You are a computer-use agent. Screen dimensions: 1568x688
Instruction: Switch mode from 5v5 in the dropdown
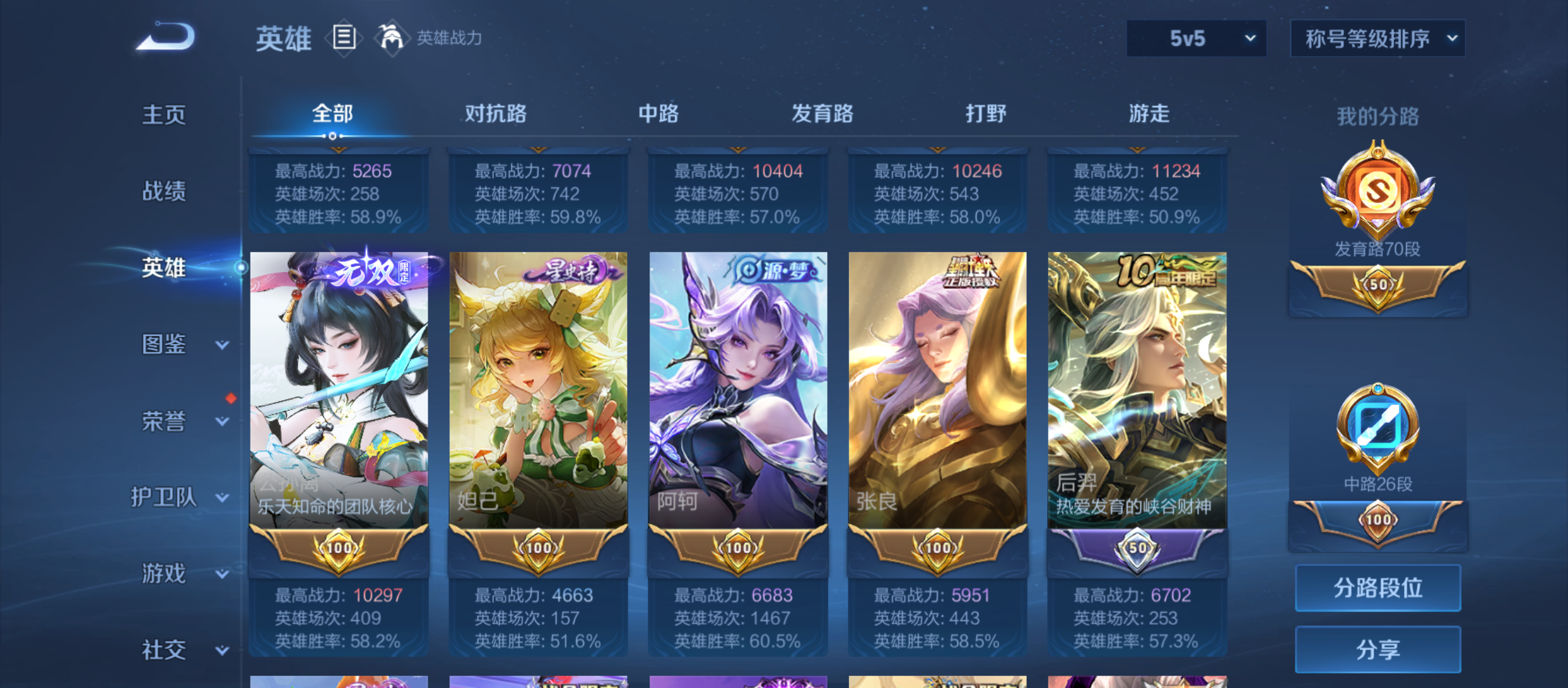coord(1197,38)
